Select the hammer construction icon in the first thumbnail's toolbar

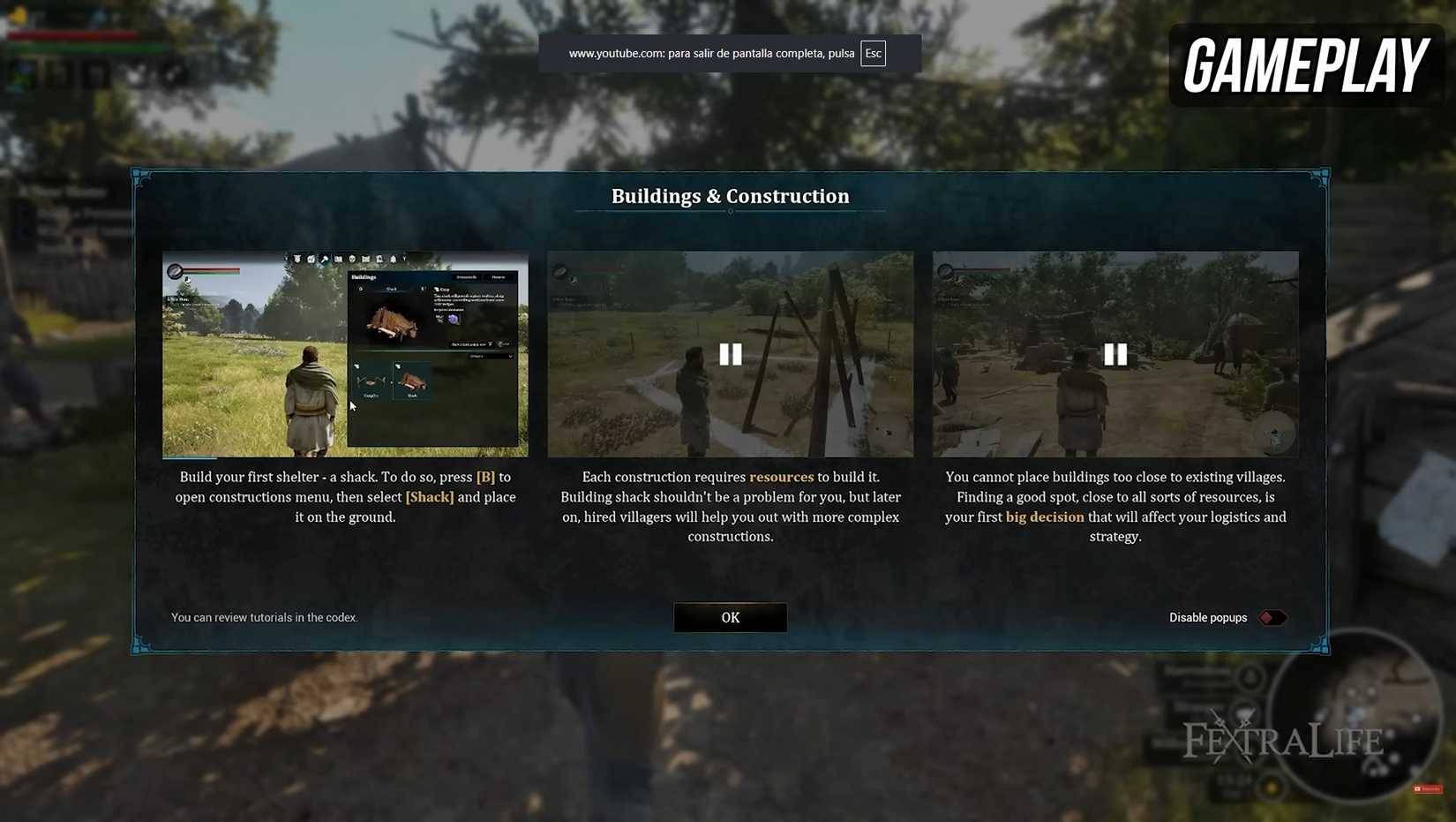(325, 259)
